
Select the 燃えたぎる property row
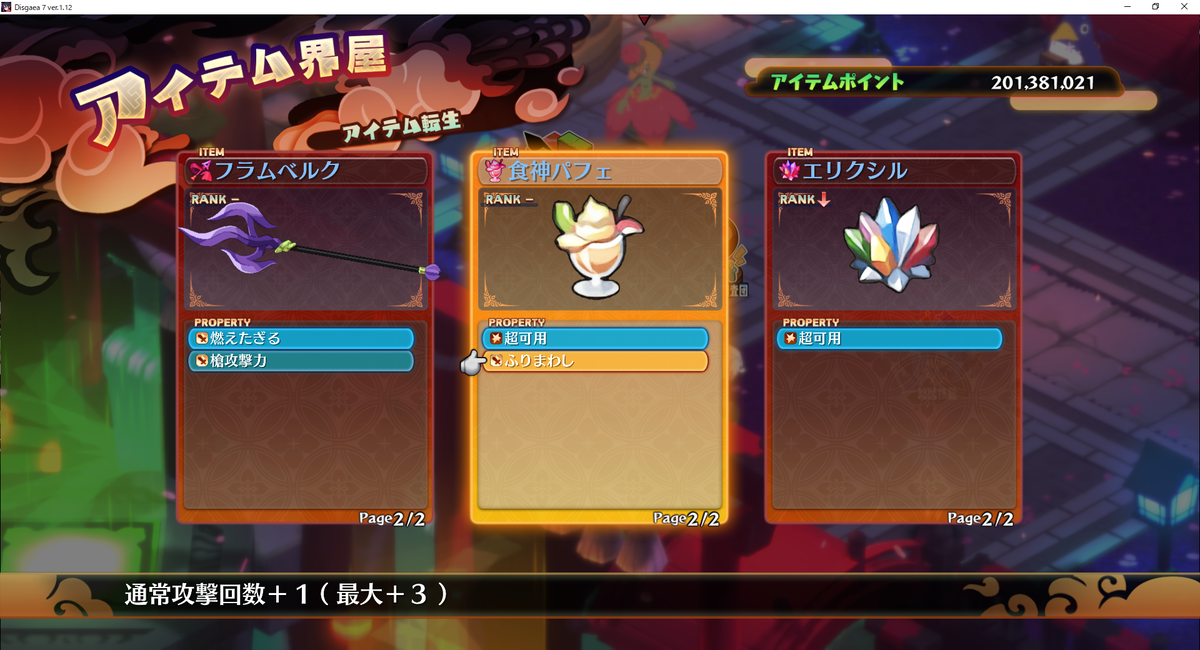coord(301,338)
